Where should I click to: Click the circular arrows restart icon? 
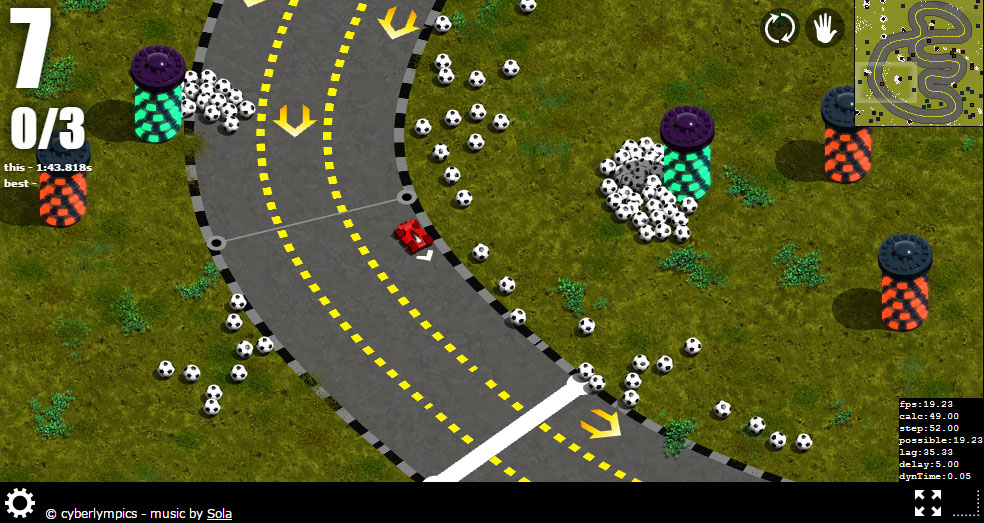(779, 28)
